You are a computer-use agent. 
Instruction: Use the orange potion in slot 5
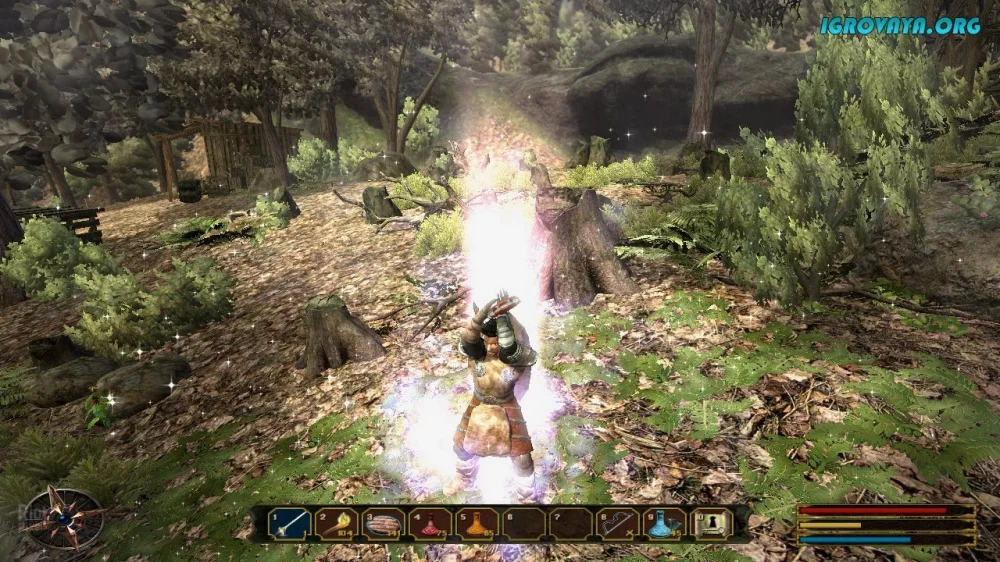478,523
